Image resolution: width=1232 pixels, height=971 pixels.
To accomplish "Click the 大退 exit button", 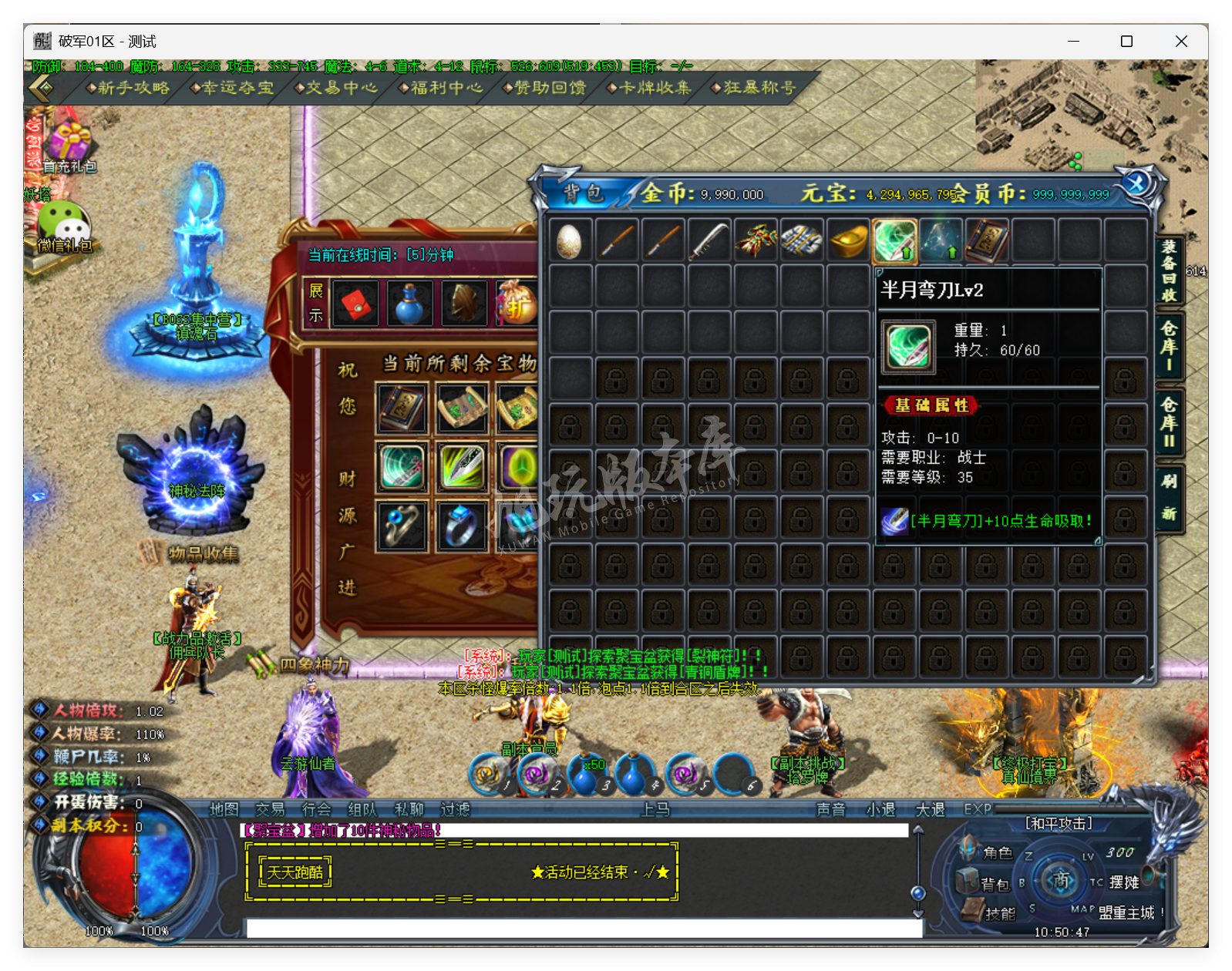I will [930, 809].
